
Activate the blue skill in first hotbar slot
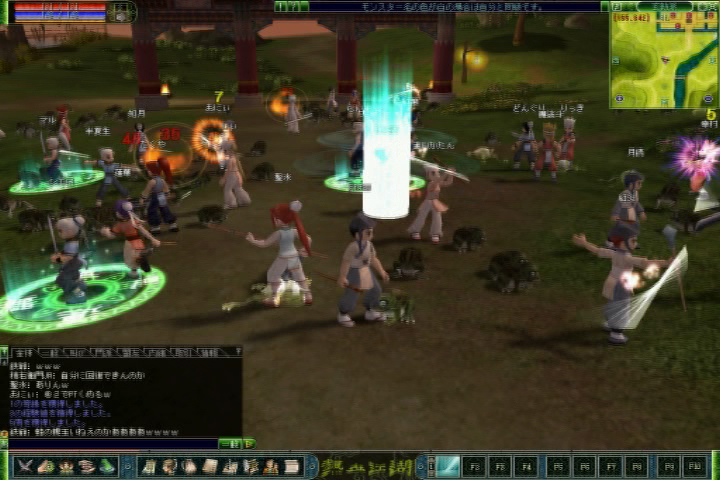tap(447, 466)
